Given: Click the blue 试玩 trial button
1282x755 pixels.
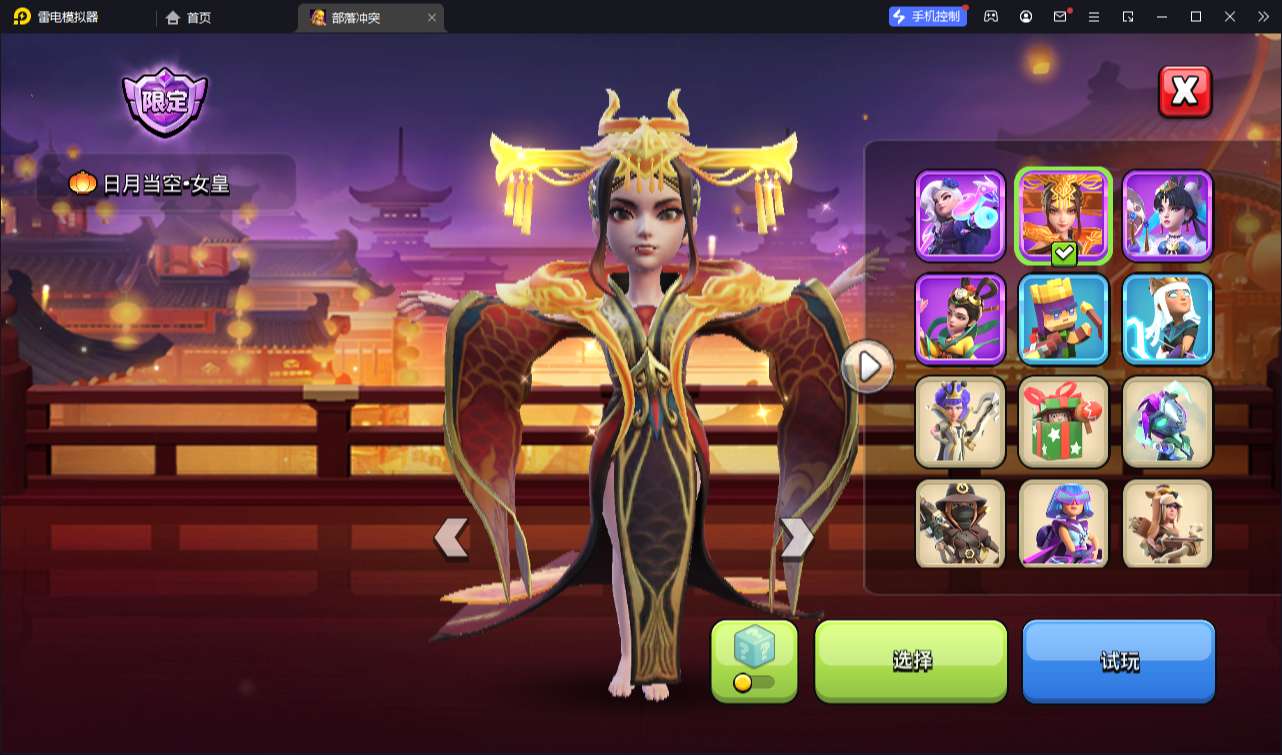Looking at the screenshot, I should click(x=1118, y=661).
